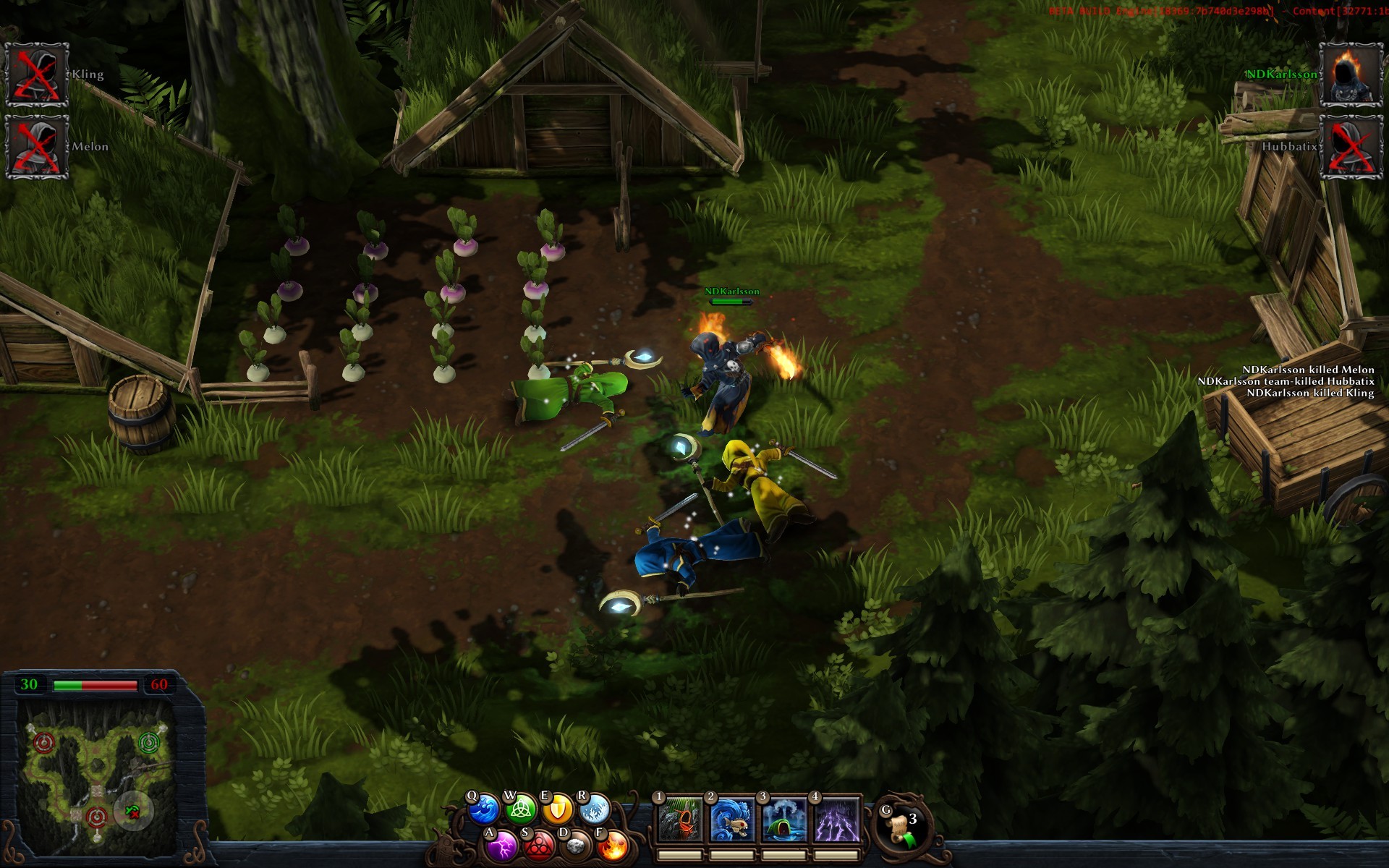1389x868 pixels.
Task: Click NDKarlsson's flaming player portrait
Action: pyautogui.click(x=1351, y=75)
